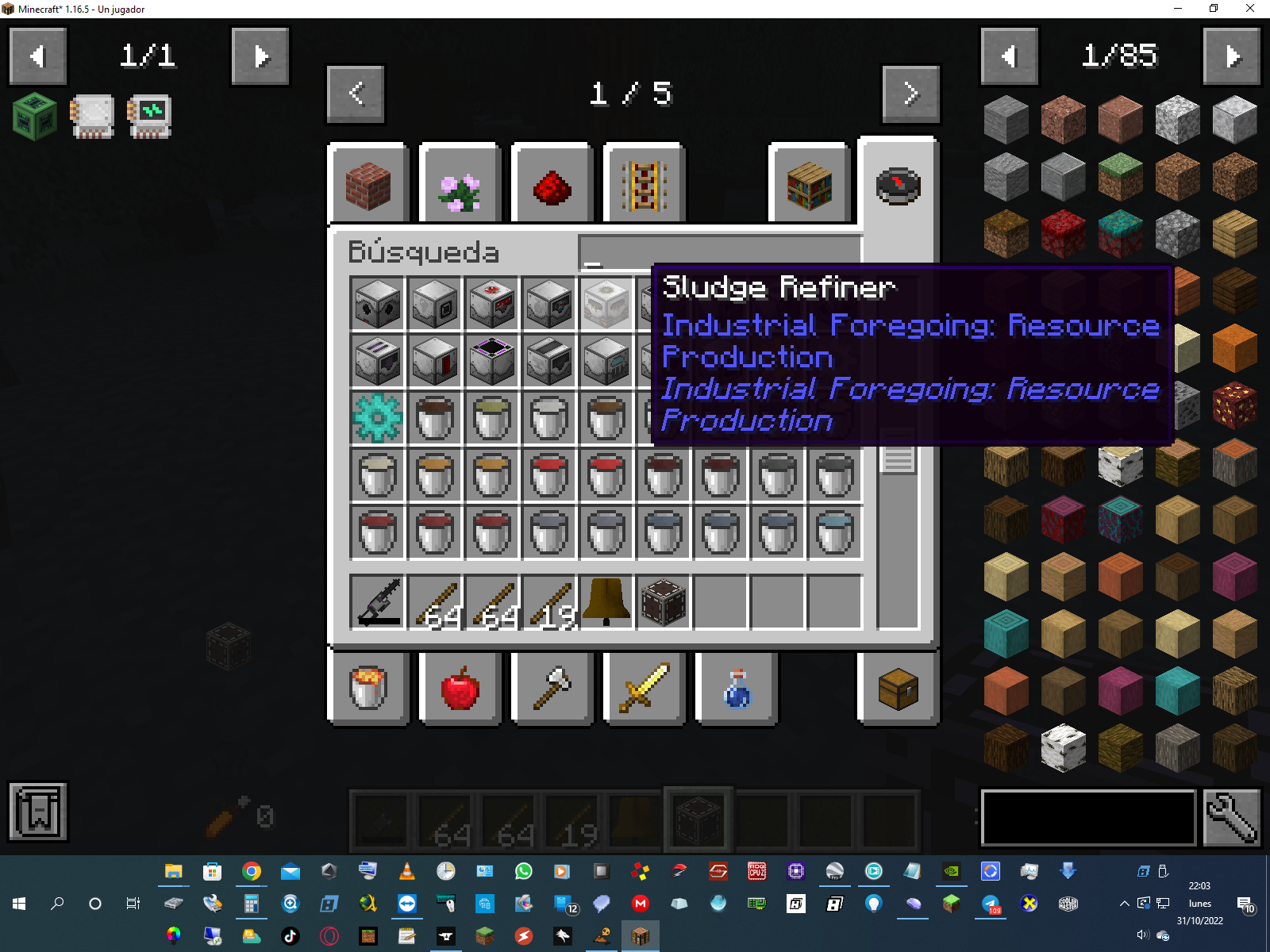This screenshot has width=1270, height=952.
Task: Select the bell in the hotbar row
Action: (606, 602)
